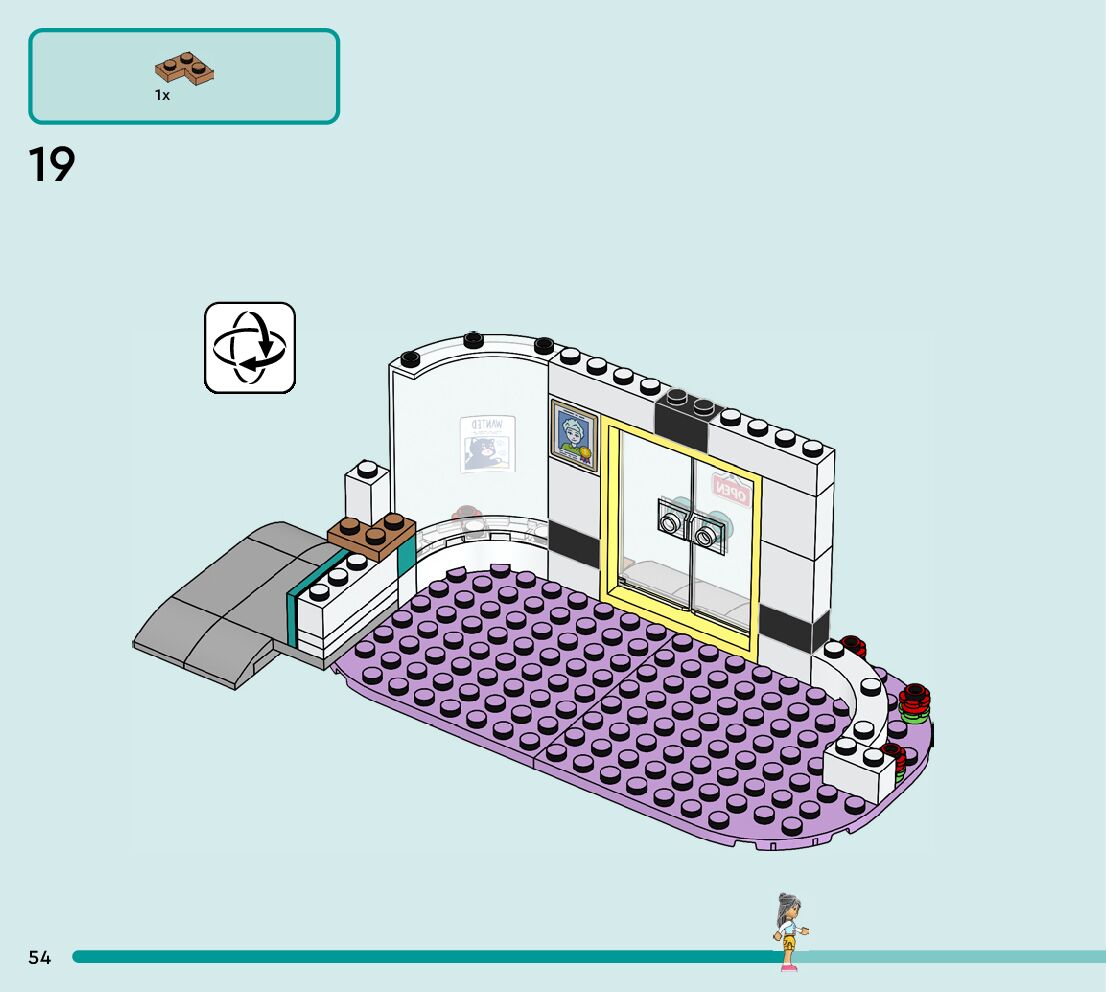The width and height of the screenshot is (1106, 992).
Task: Select the mini-doll progress marker
Action: 789,932
